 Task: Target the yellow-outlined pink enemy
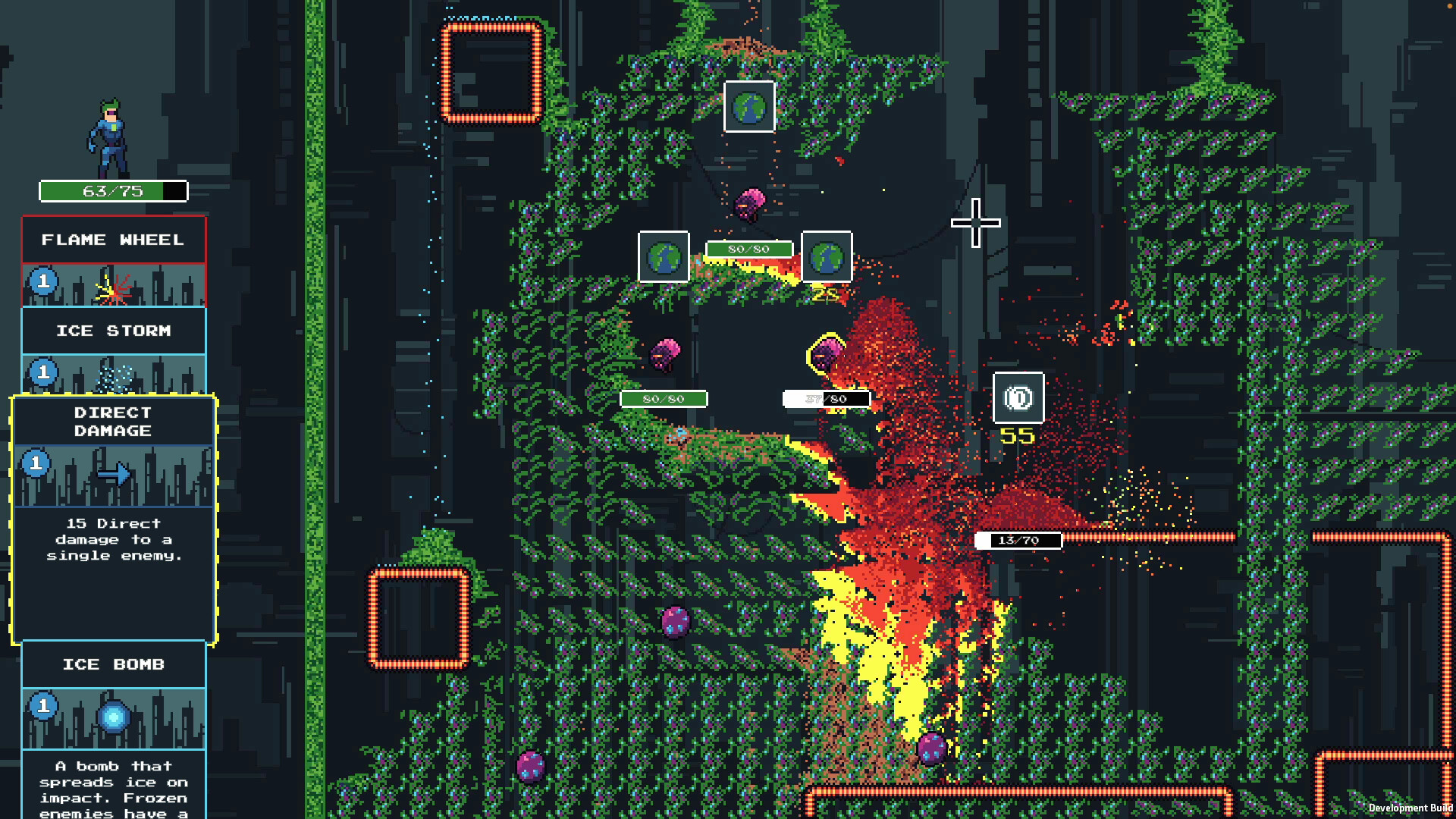coord(826,354)
